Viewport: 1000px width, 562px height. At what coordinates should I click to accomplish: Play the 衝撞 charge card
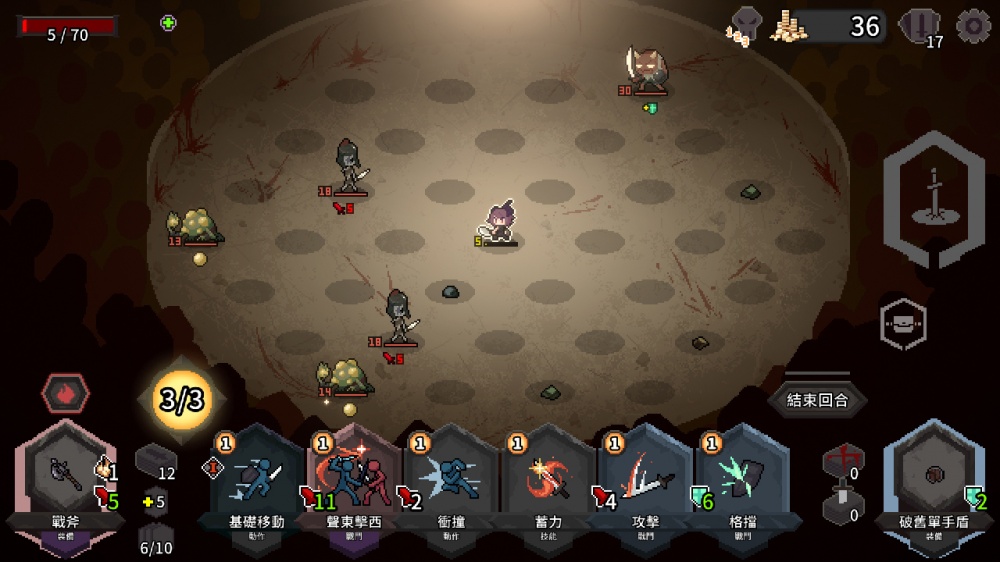click(451, 480)
